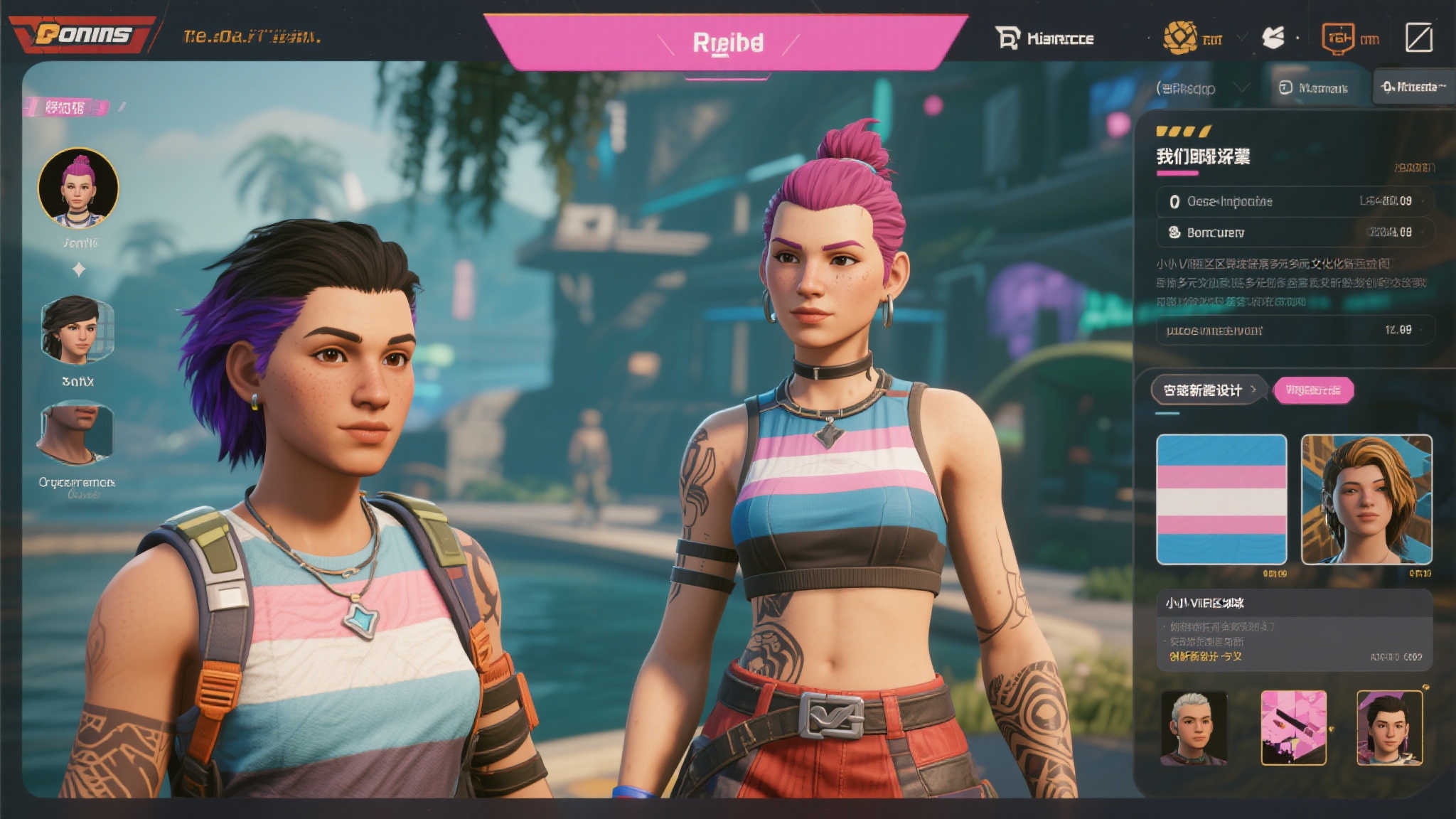1456x819 pixels.
Task: Select the Oese-Inpooine list row
Action: (x=1294, y=201)
